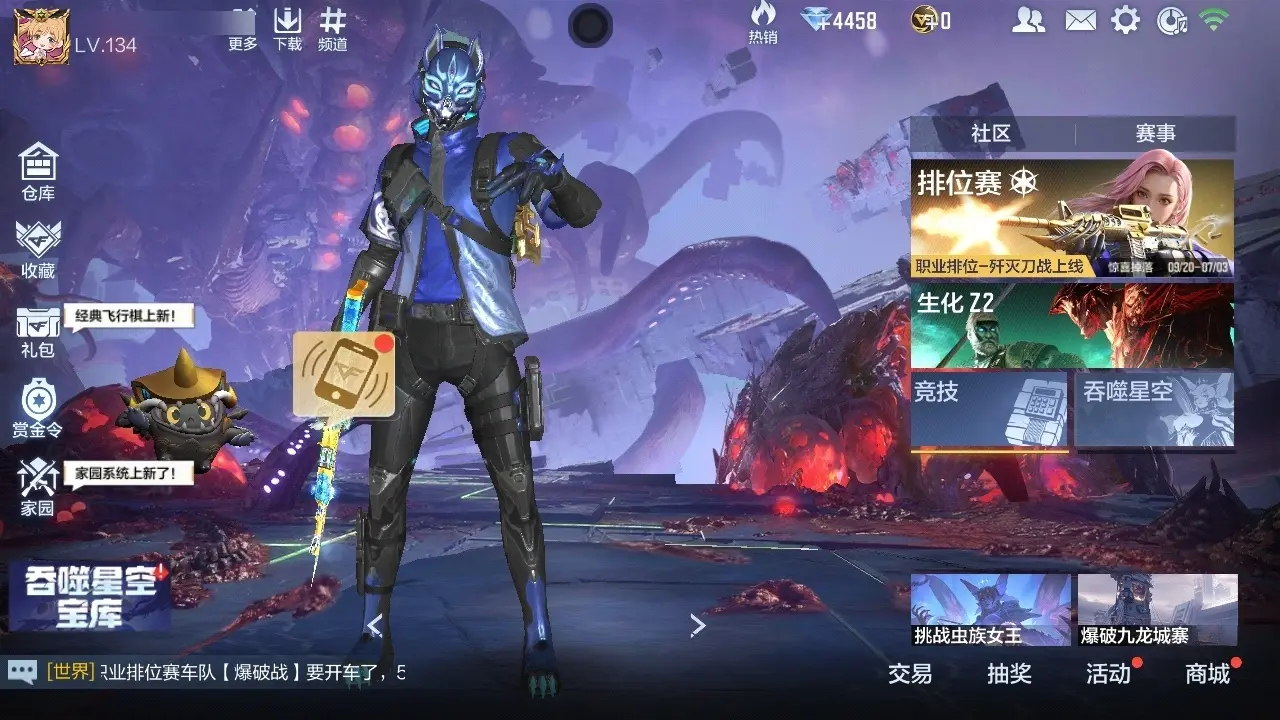This screenshot has height=720, width=1280.
Task: Open the gear settings menu
Action: pyautogui.click(x=1125, y=19)
